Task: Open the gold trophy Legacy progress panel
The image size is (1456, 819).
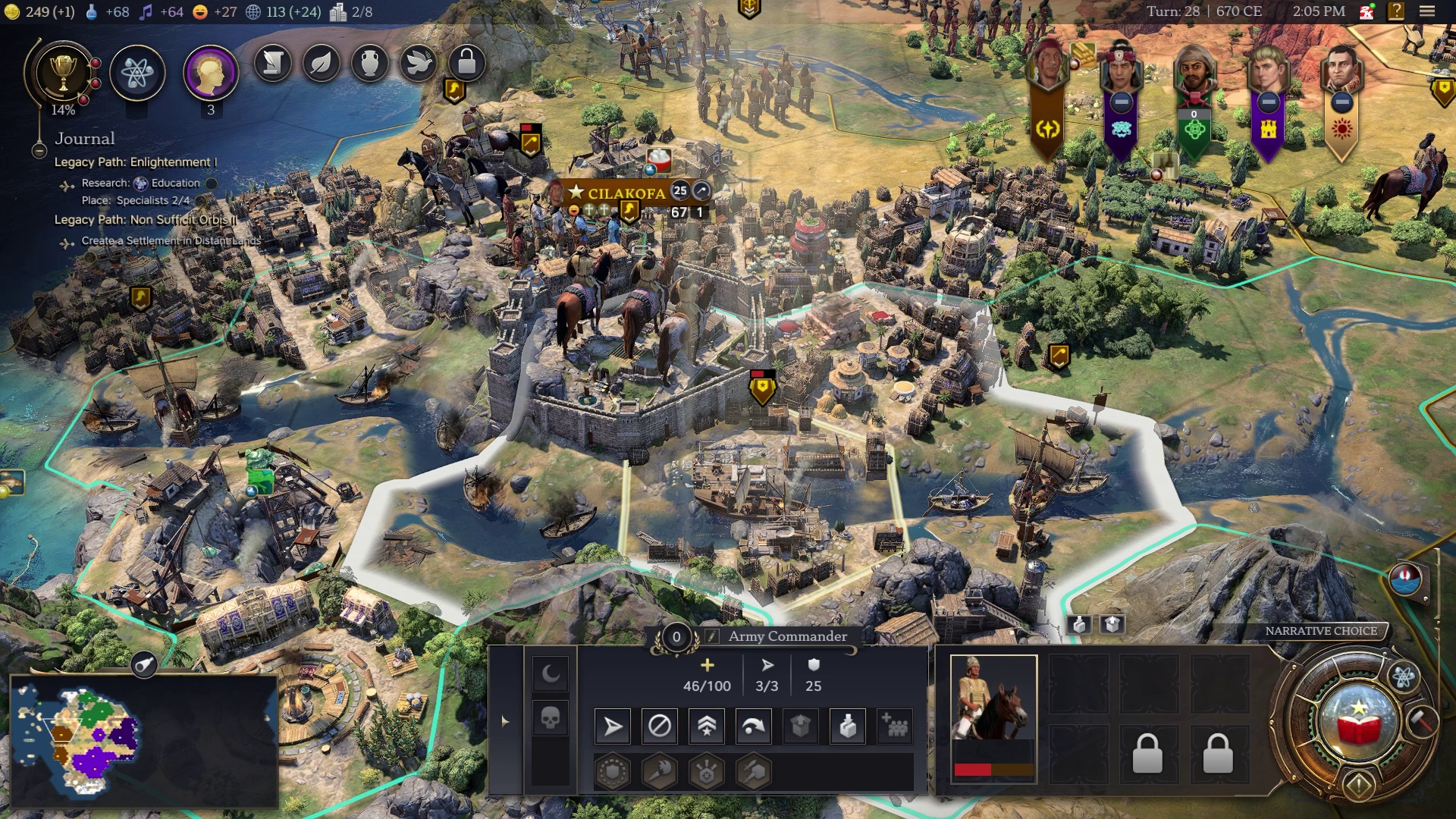Action: pyautogui.click(x=63, y=73)
